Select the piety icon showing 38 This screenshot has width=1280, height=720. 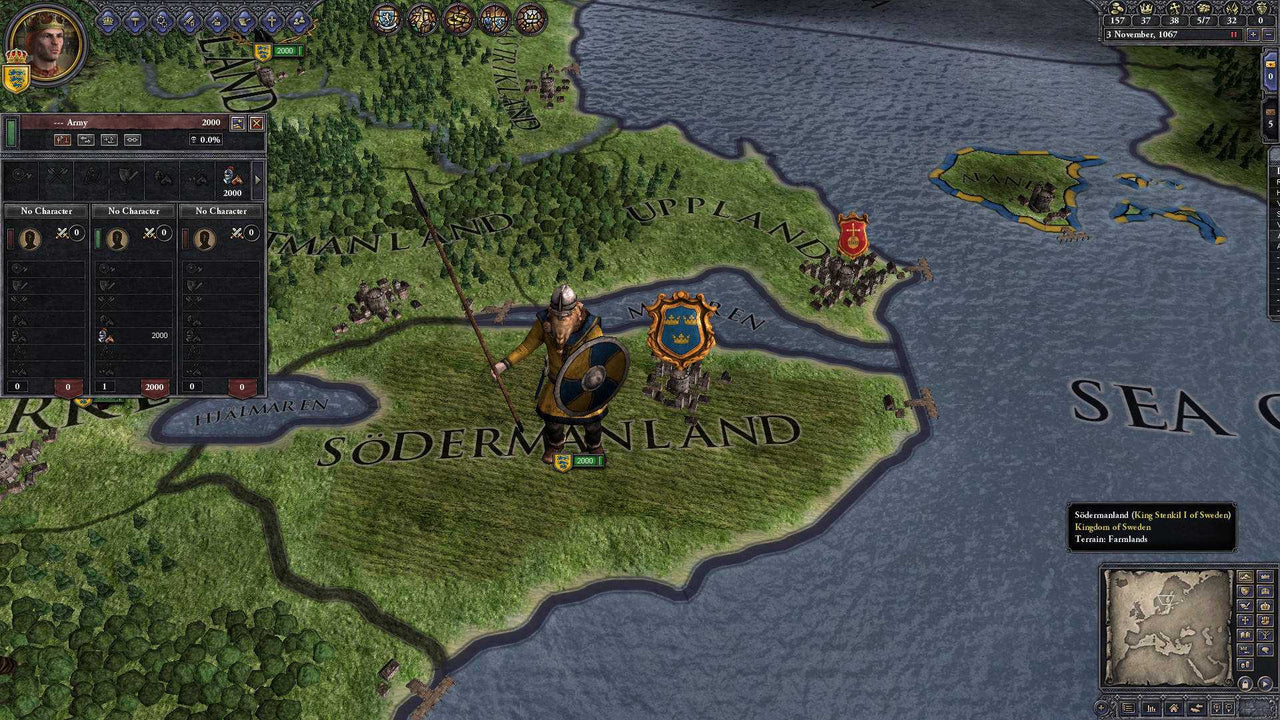pyautogui.click(x=1176, y=10)
